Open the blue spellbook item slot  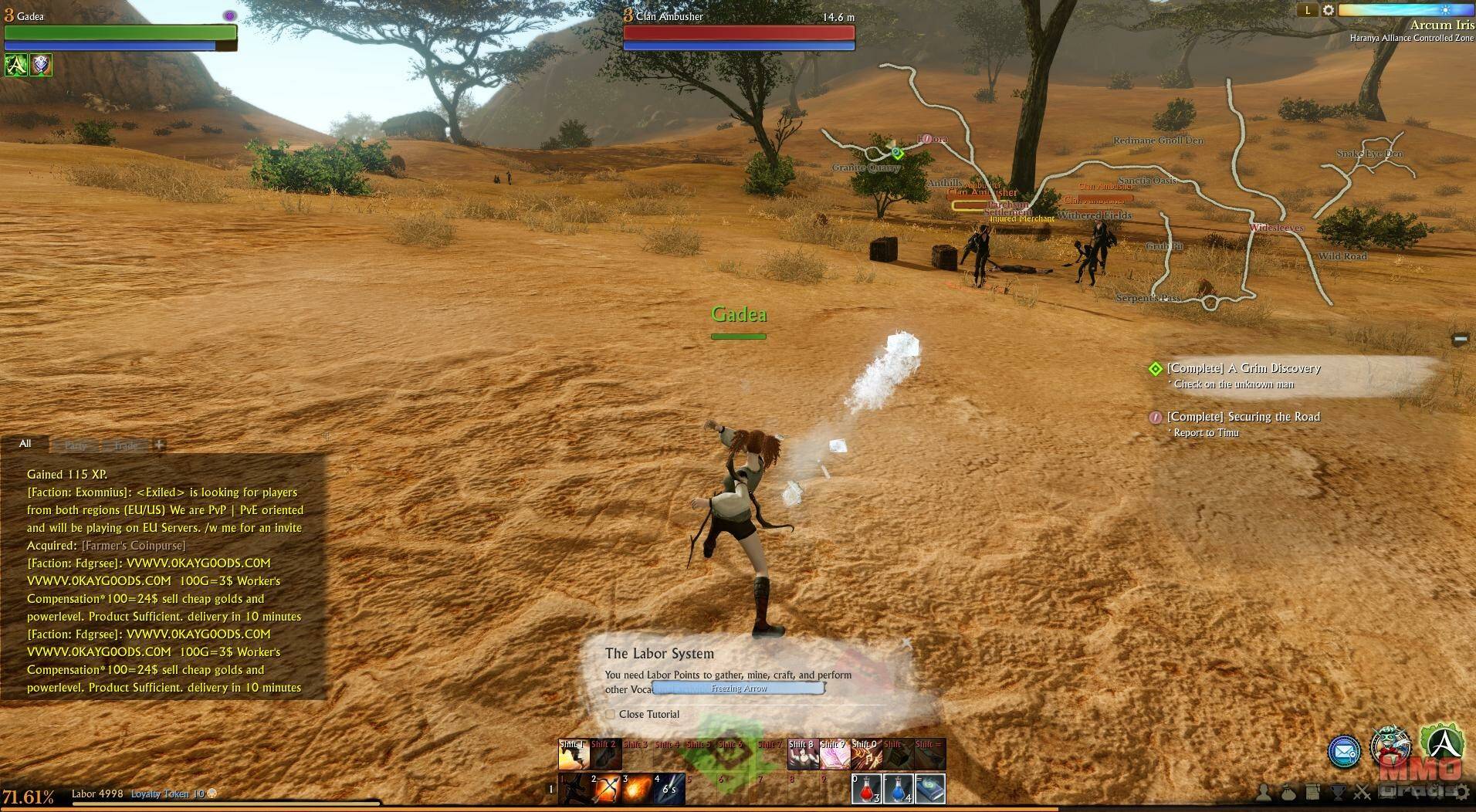click(x=929, y=789)
